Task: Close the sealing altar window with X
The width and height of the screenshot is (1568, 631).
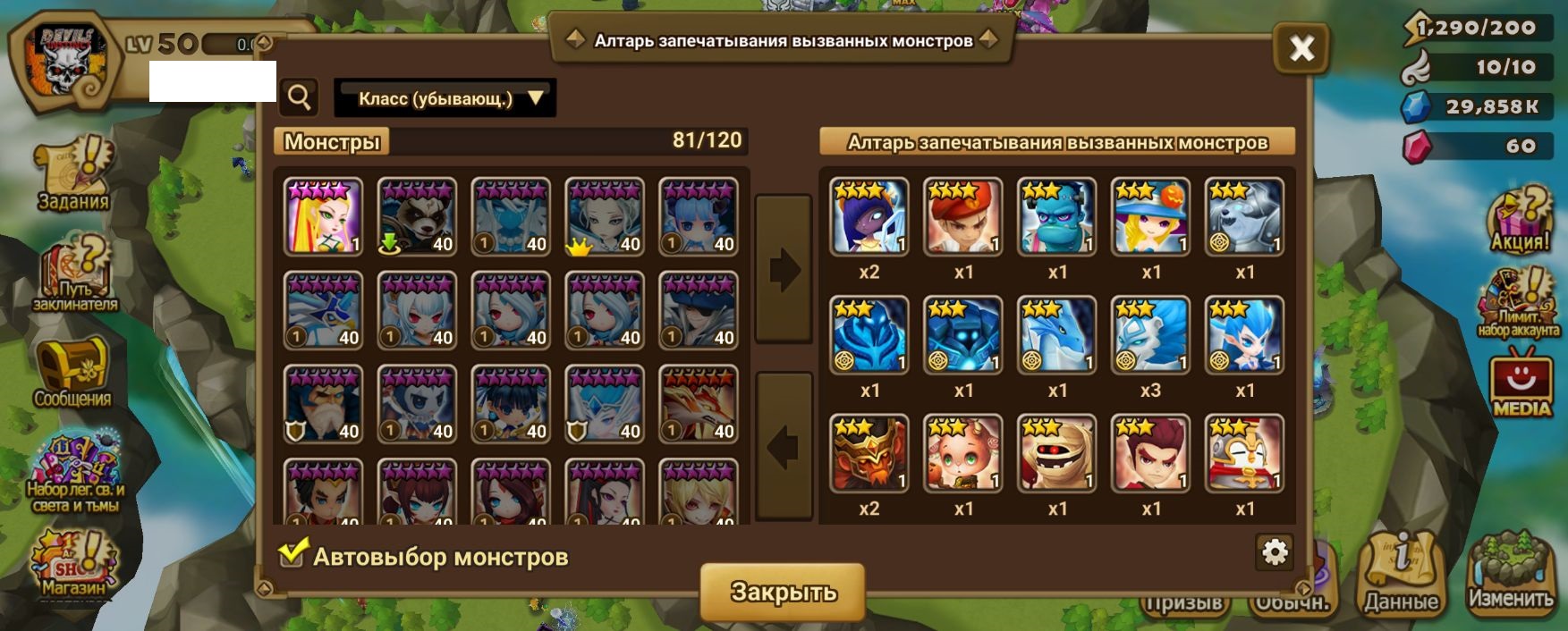Action: (1301, 48)
